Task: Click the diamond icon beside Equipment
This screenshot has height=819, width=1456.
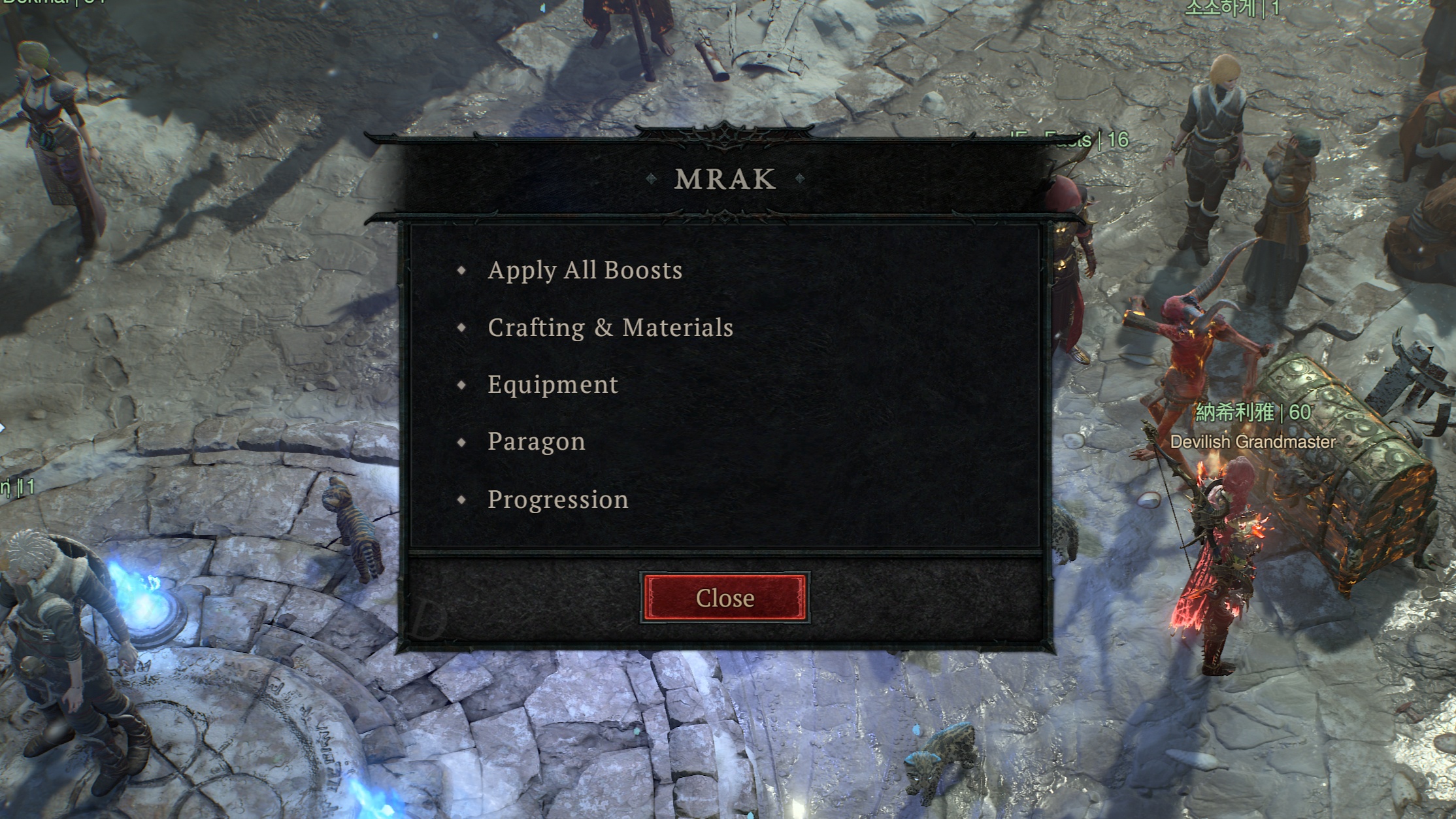Action: tap(462, 385)
